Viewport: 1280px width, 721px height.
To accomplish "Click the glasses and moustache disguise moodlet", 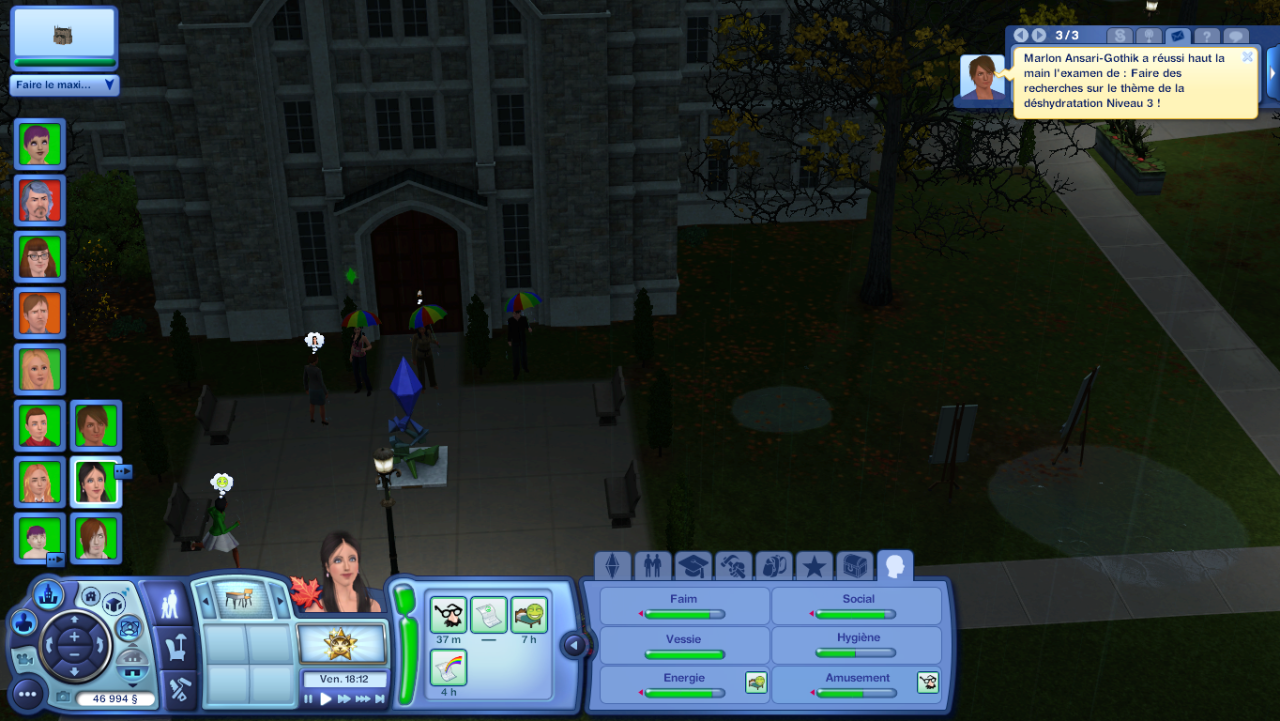I will 449,614.
